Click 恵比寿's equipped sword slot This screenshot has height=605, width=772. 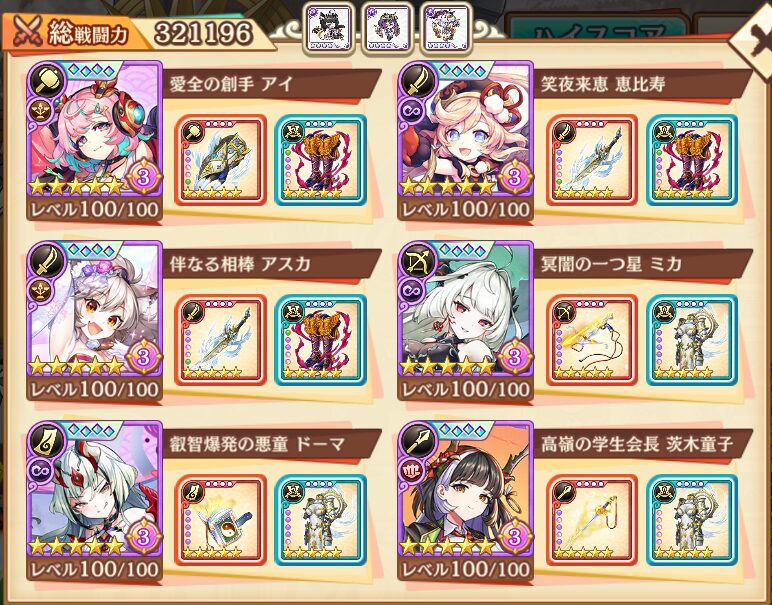(x=591, y=160)
